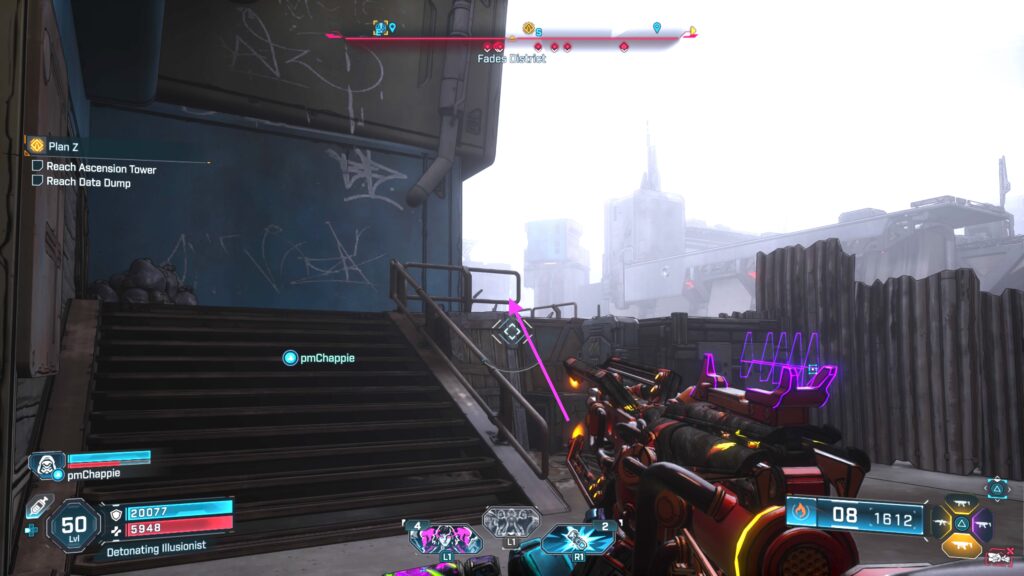
Task: Use the repair kit syringe icon
Action: click(37, 507)
